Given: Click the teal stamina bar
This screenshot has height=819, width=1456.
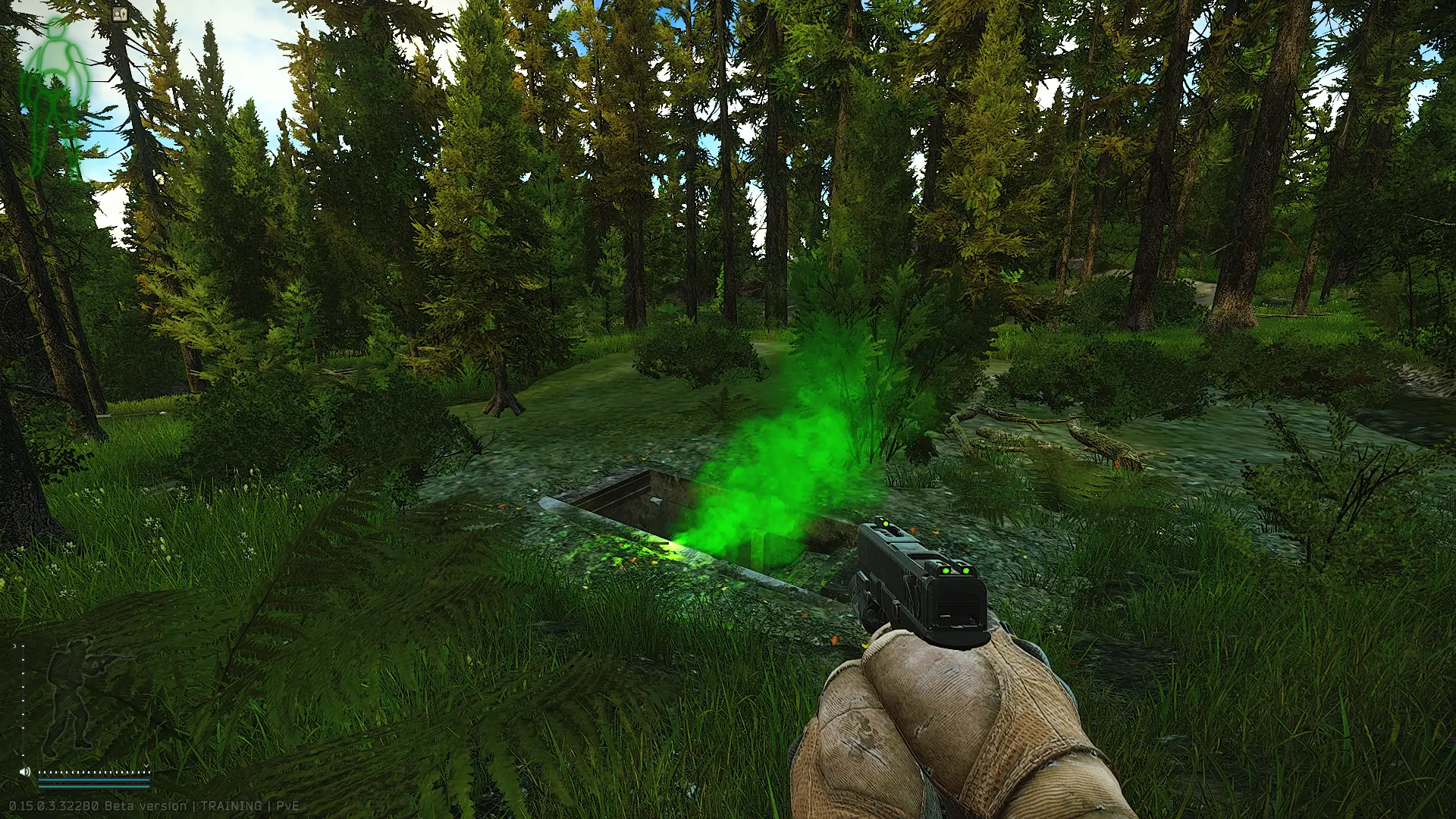Looking at the screenshot, I should [93, 785].
